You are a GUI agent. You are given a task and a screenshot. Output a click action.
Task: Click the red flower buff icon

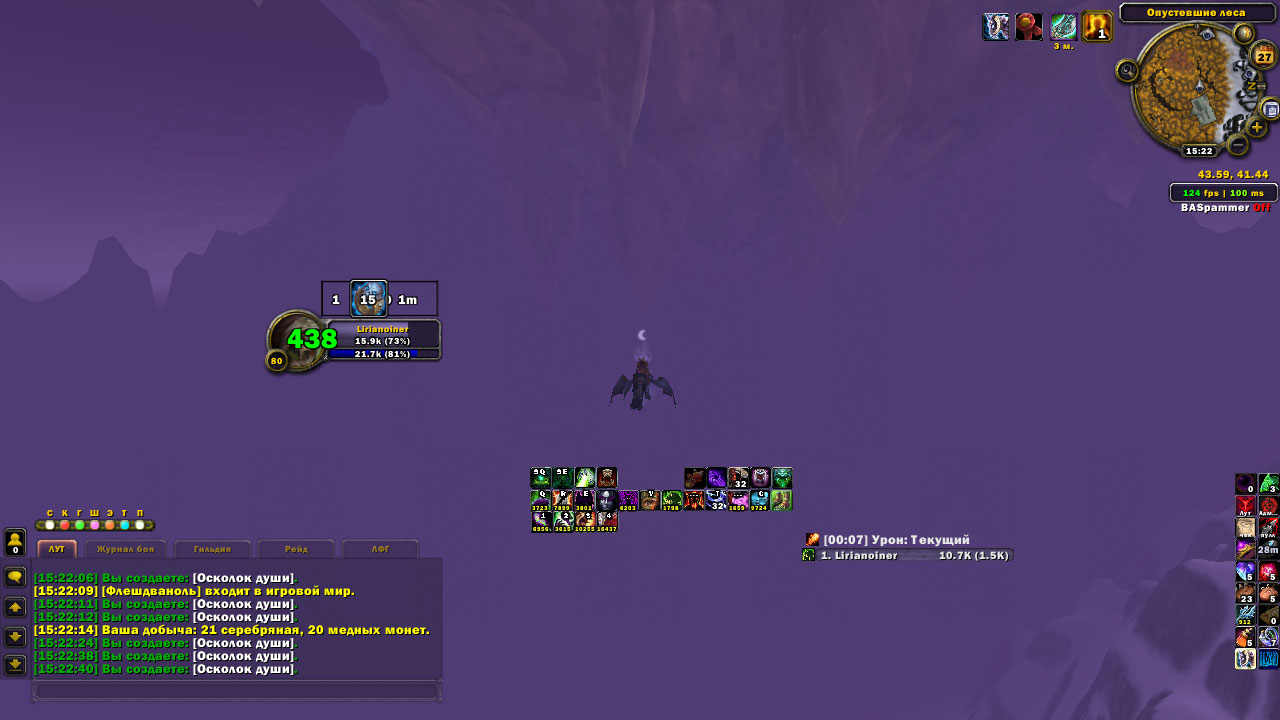point(1028,26)
